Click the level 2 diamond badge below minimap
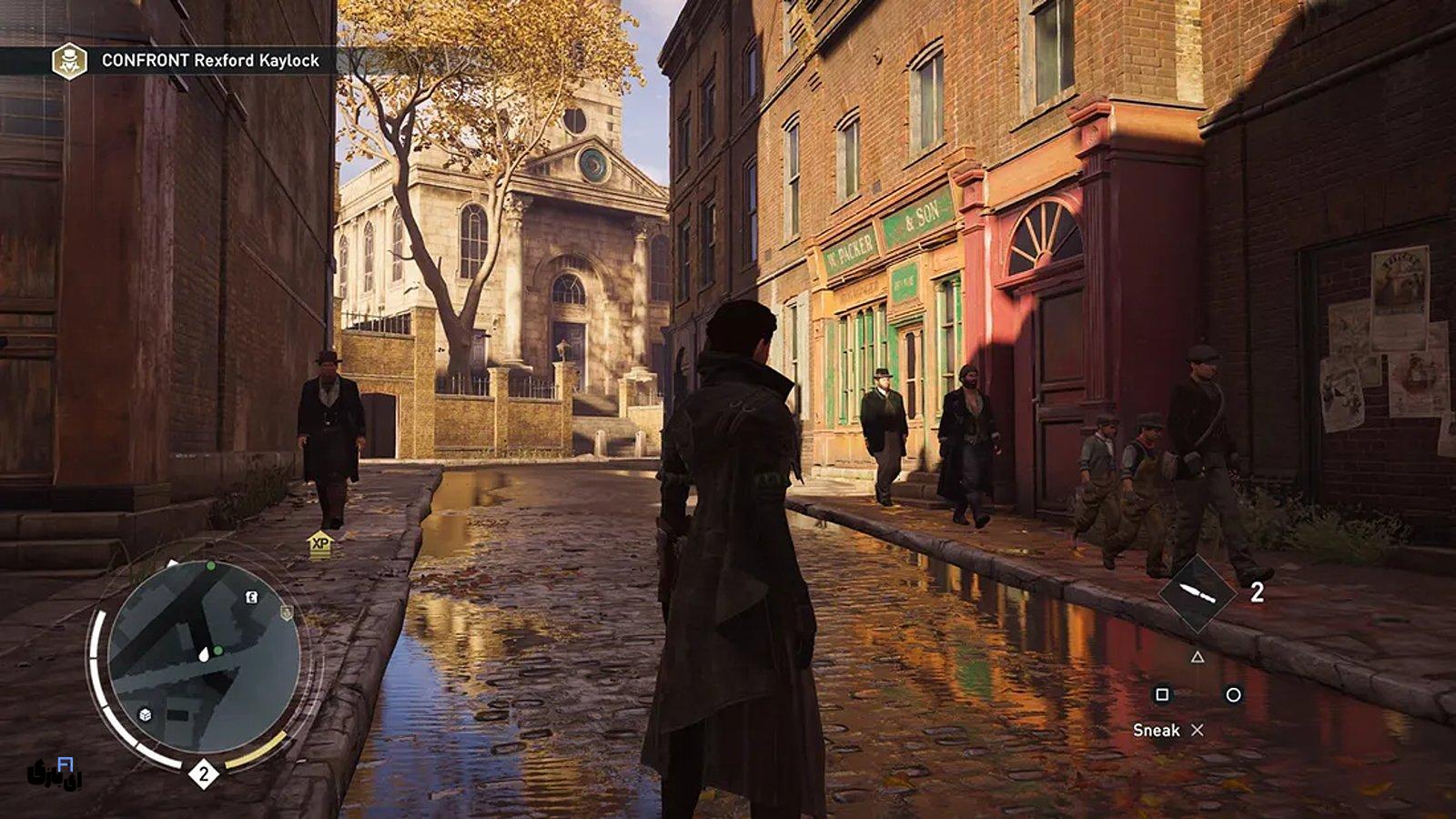Viewport: 1456px width, 819px height. (205, 772)
